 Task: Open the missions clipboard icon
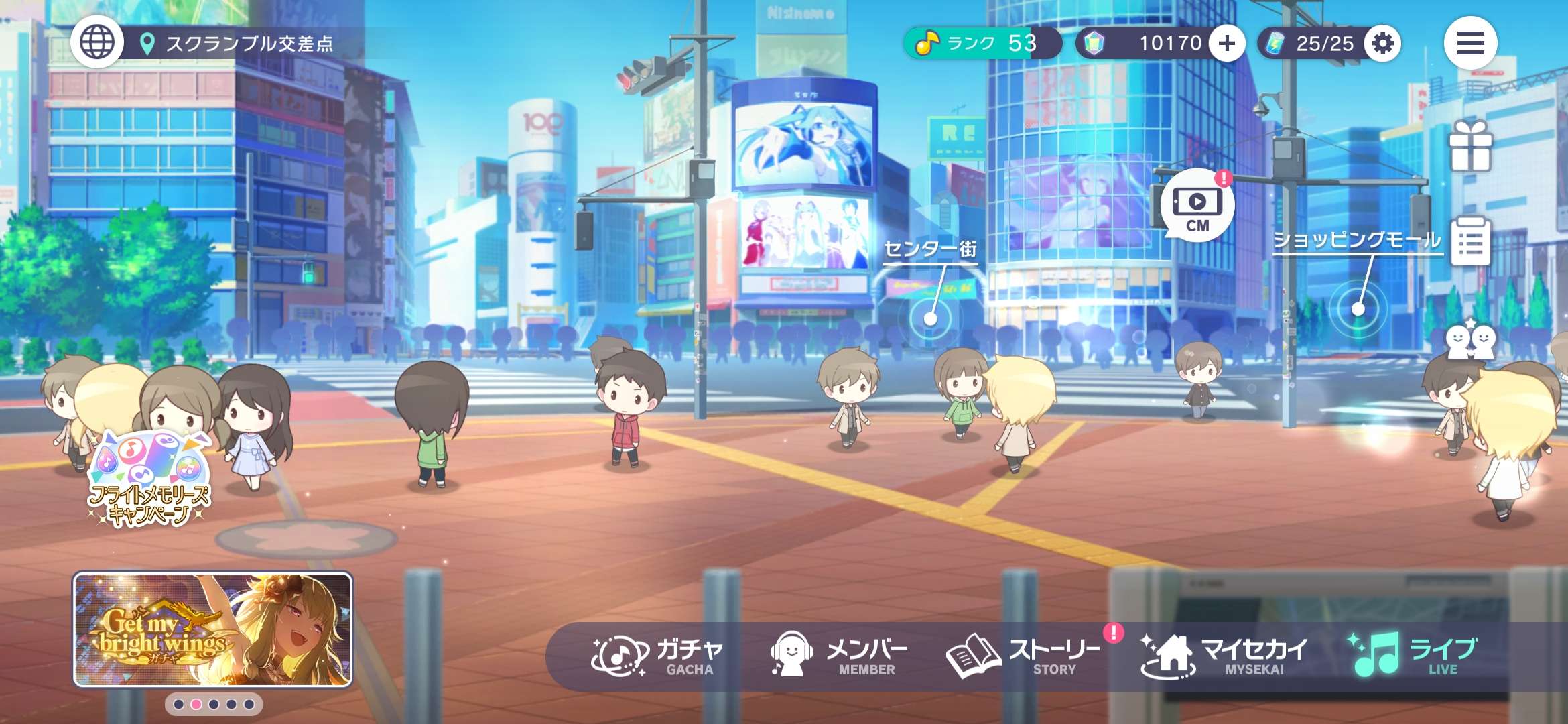[1470, 241]
